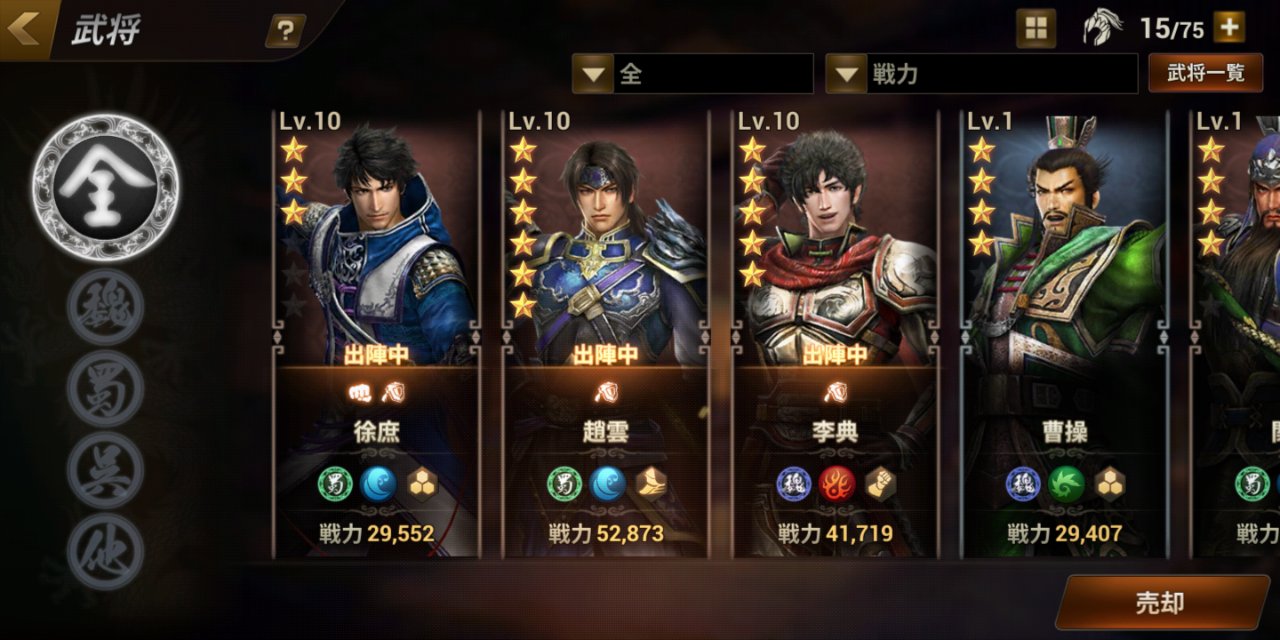Image resolution: width=1280 pixels, height=640 pixels.
Task: Filter officers by 魏 faction
Action: pyautogui.click(x=105, y=306)
